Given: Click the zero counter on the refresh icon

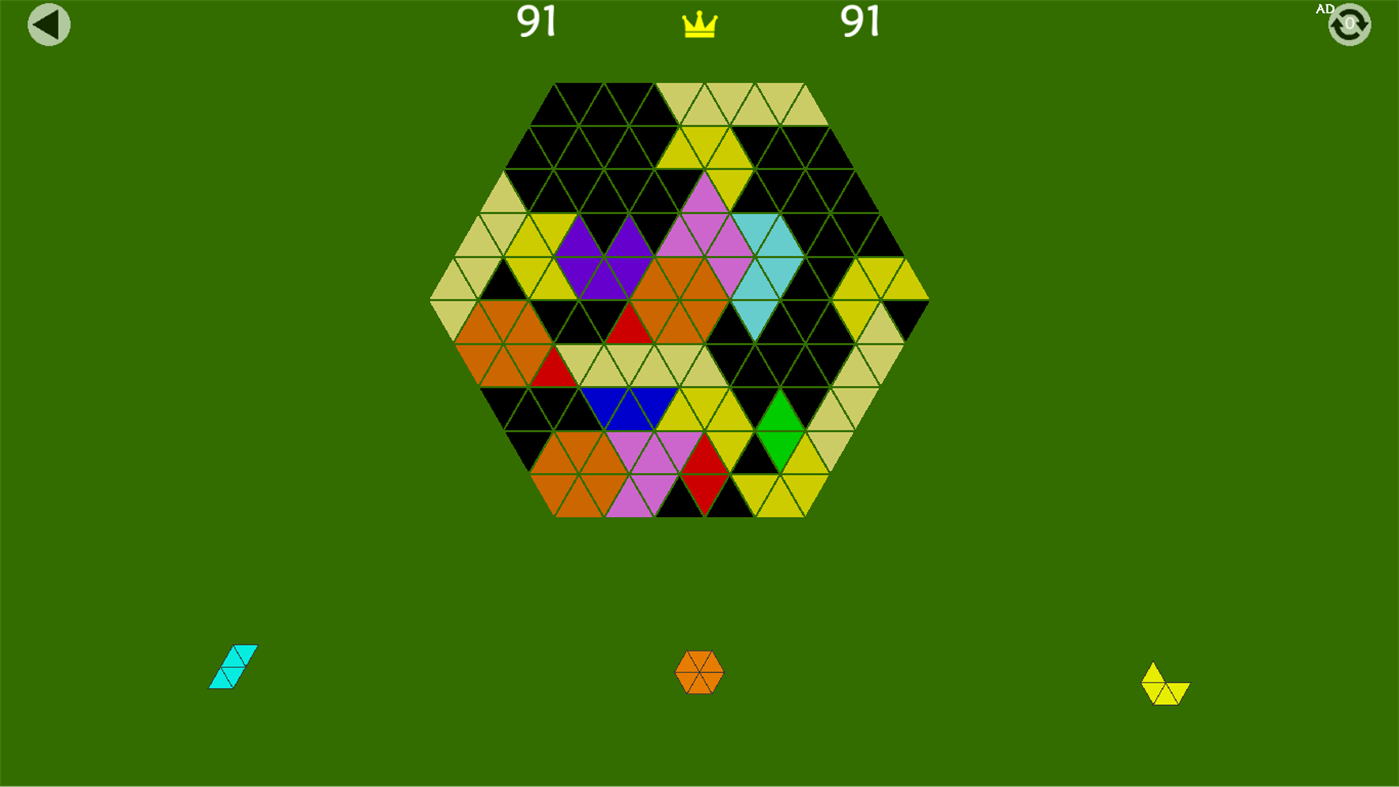Looking at the screenshot, I should tap(1349, 22).
